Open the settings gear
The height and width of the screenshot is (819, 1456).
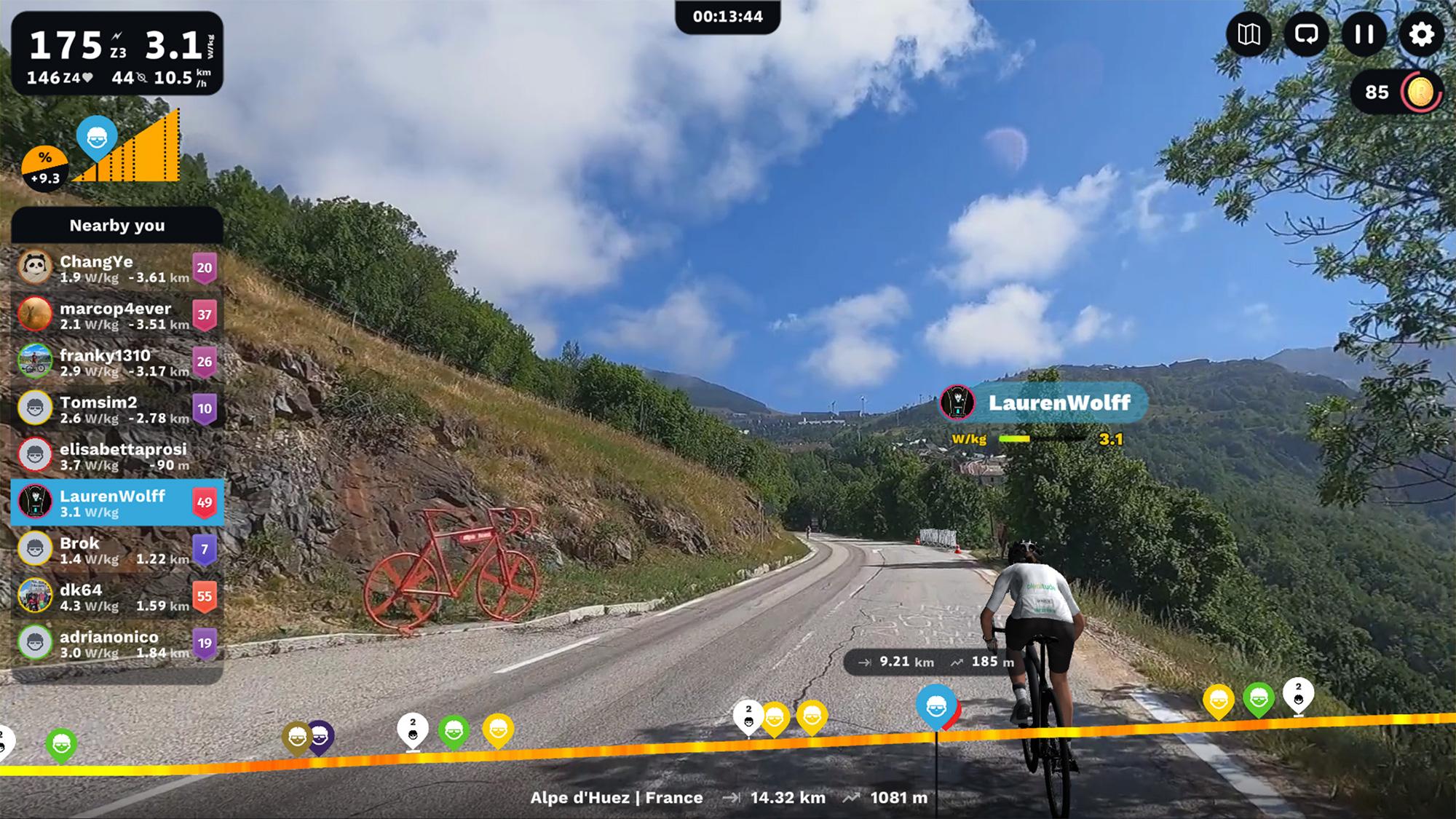tap(1420, 34)
